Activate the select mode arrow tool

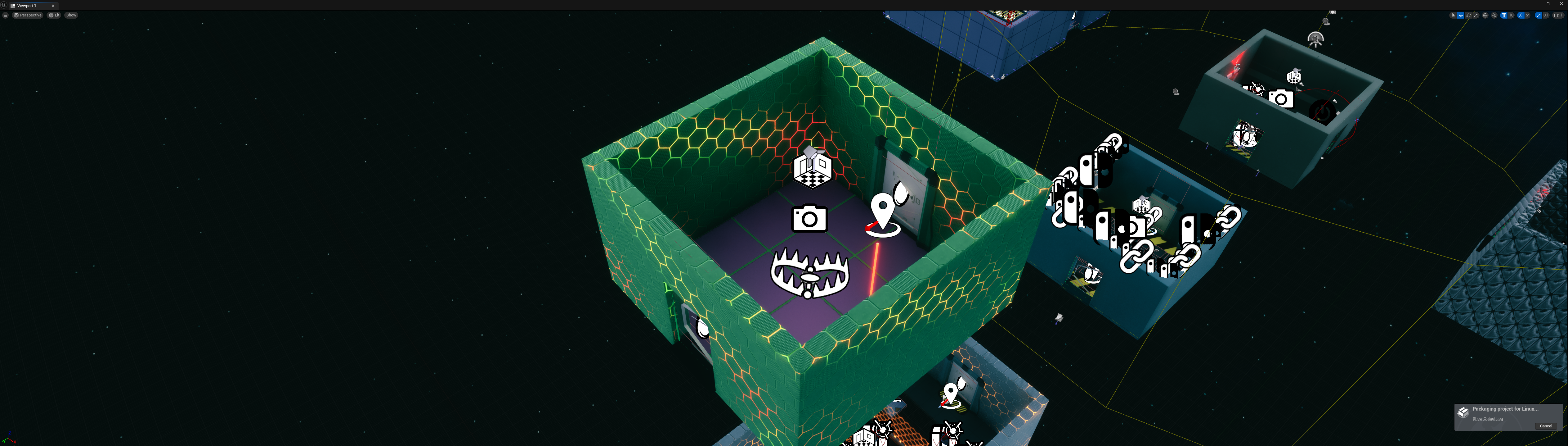(x=1454, y=15)
